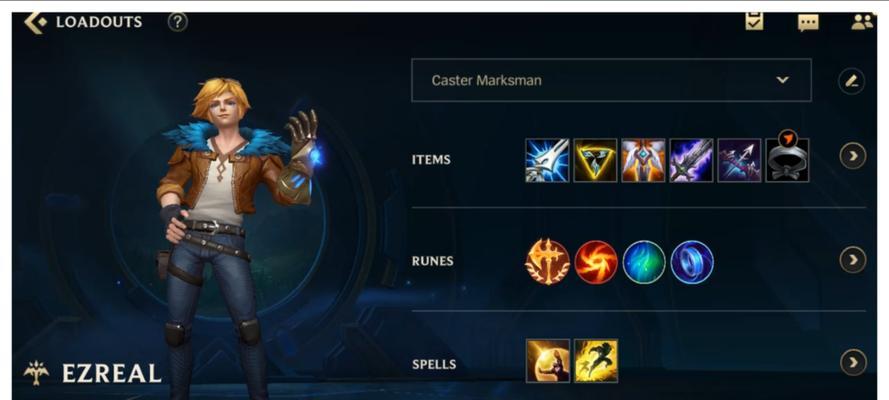Go back from the Loadouts screen
The image size is (889, 400).
(35, 22)
